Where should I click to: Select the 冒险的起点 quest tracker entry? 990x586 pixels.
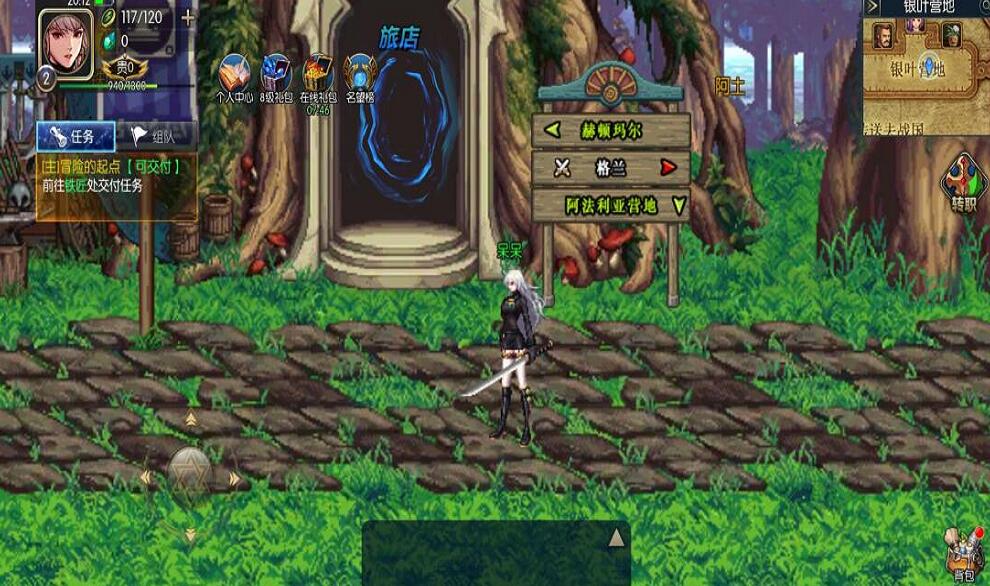pos(115,176)
